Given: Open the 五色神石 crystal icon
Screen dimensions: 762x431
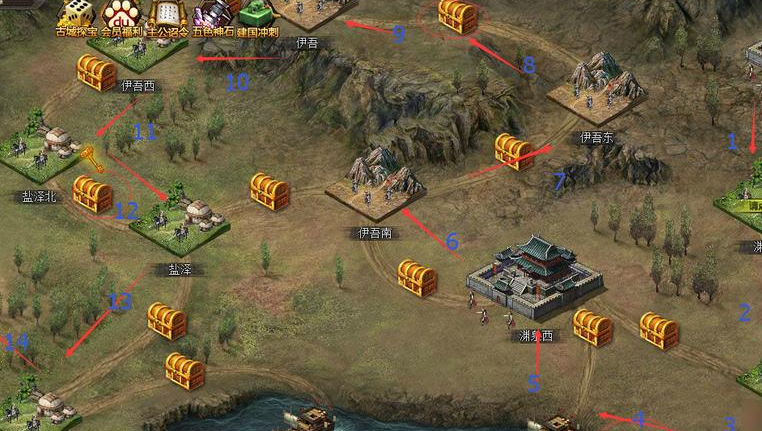Looking at the screenshot, I should coord(211,14).
